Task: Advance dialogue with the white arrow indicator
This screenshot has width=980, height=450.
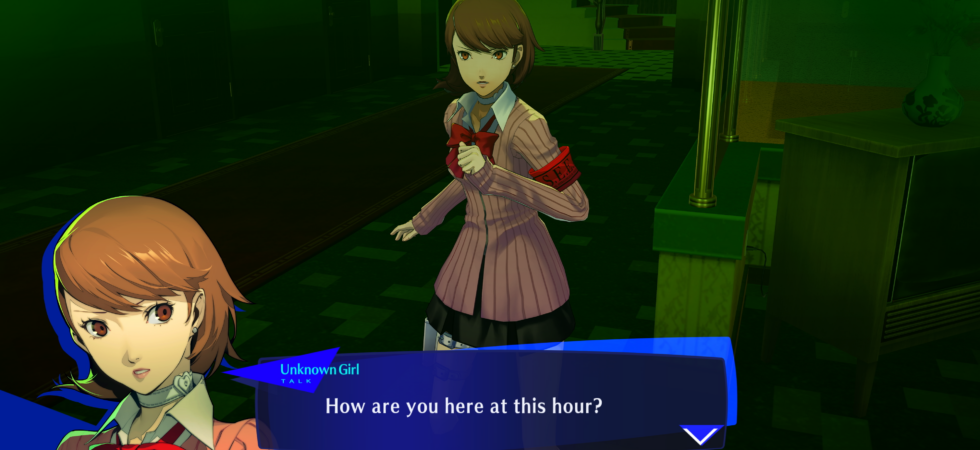Action: 700,434
